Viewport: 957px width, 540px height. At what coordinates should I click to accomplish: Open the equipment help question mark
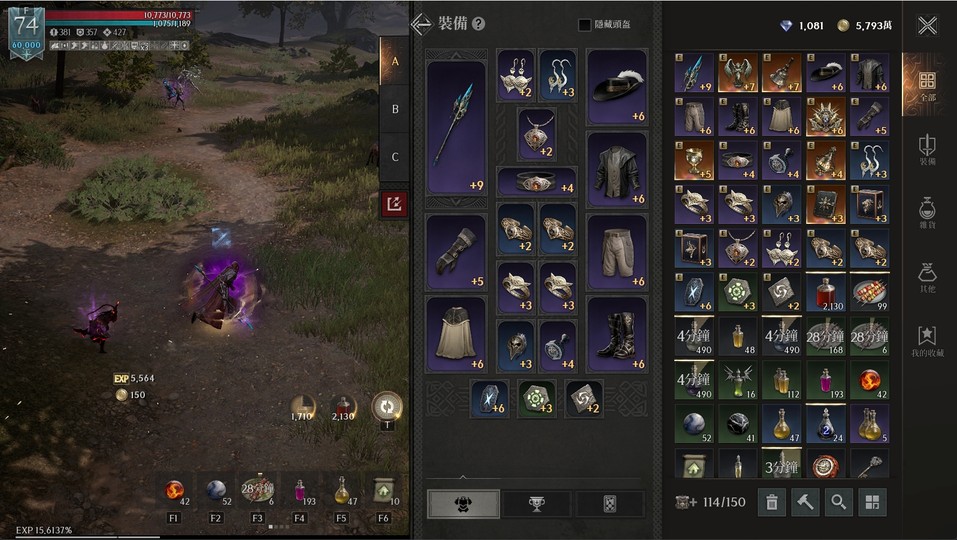(x=479, y=24)
